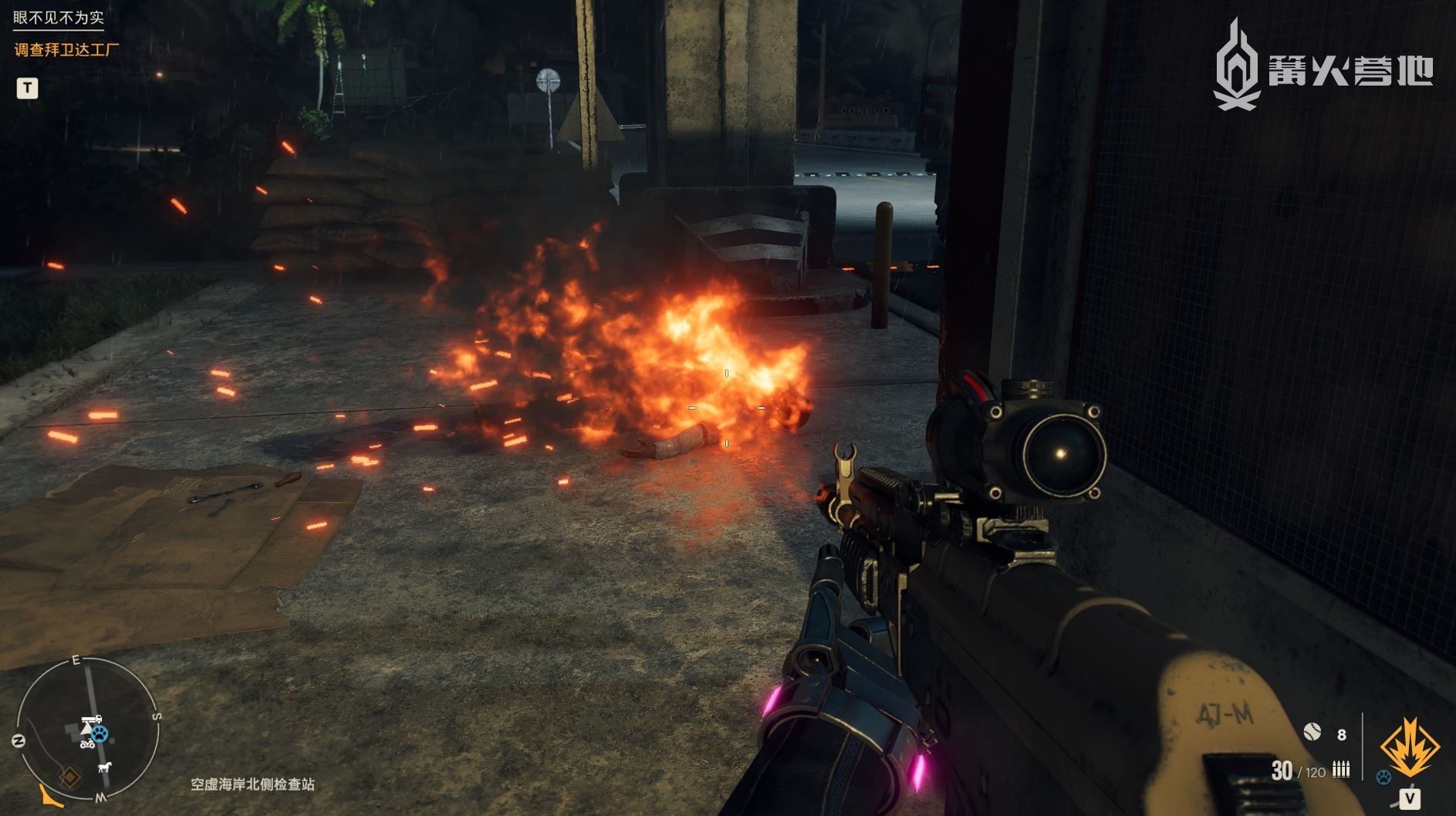Activate the orange Supremo explosion icon
1456x816 pixels.
pos(1409,747)
